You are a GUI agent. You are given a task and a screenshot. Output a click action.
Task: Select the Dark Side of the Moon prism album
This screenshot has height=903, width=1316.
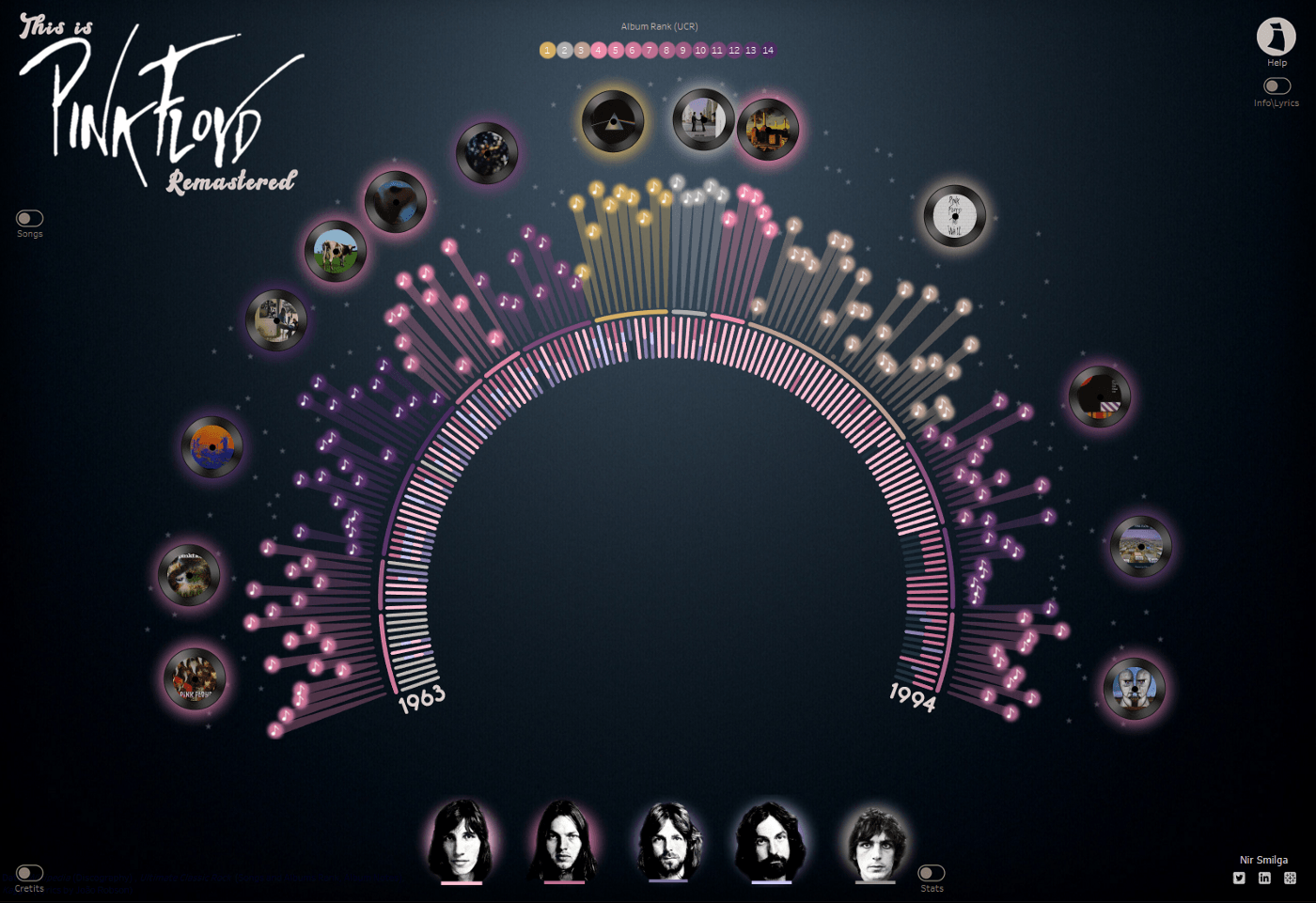613,122
